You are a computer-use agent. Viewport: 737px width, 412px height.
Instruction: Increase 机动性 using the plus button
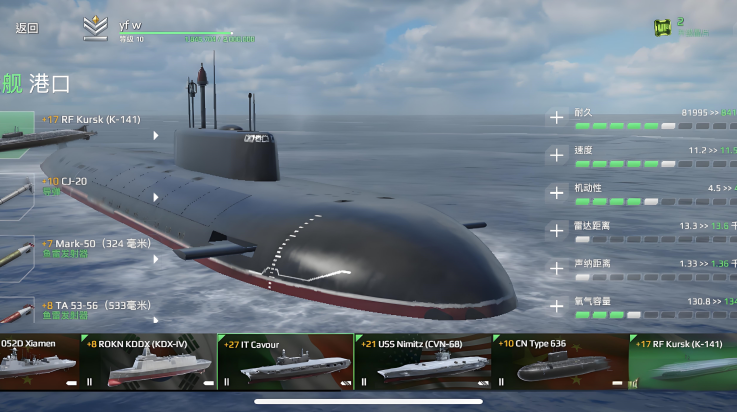(557, 192)
